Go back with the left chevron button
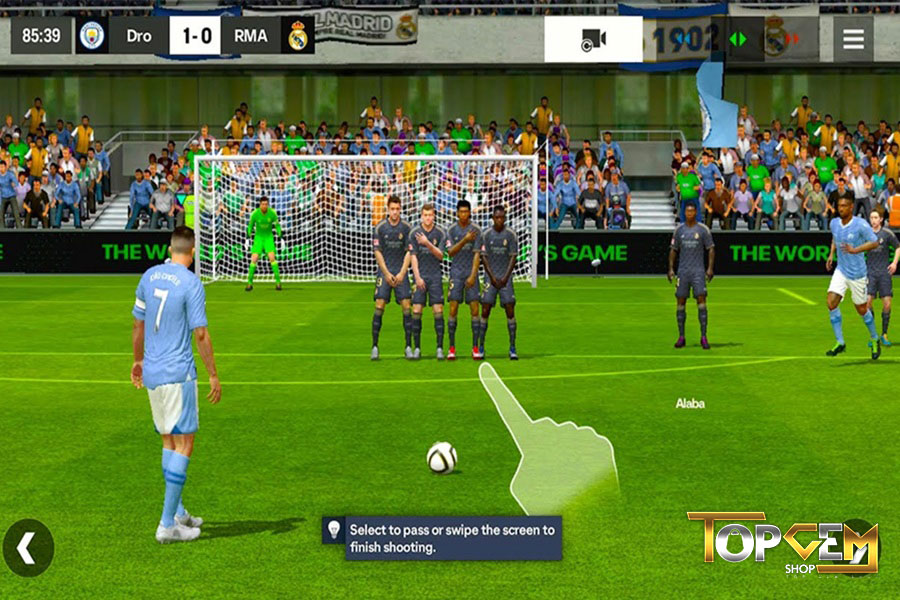 point(28,548)
